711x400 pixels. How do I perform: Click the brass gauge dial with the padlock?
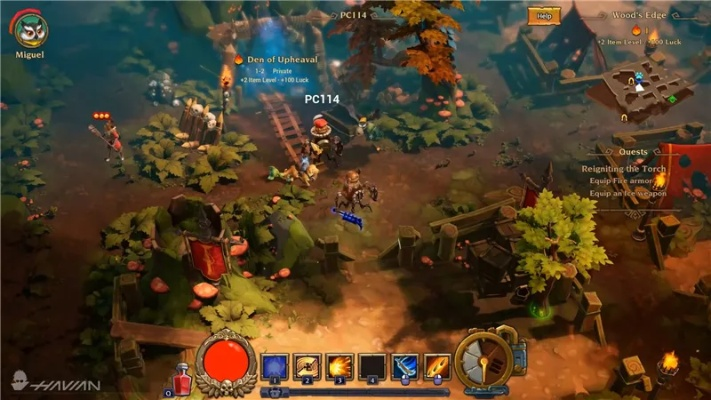pos(486,359)
